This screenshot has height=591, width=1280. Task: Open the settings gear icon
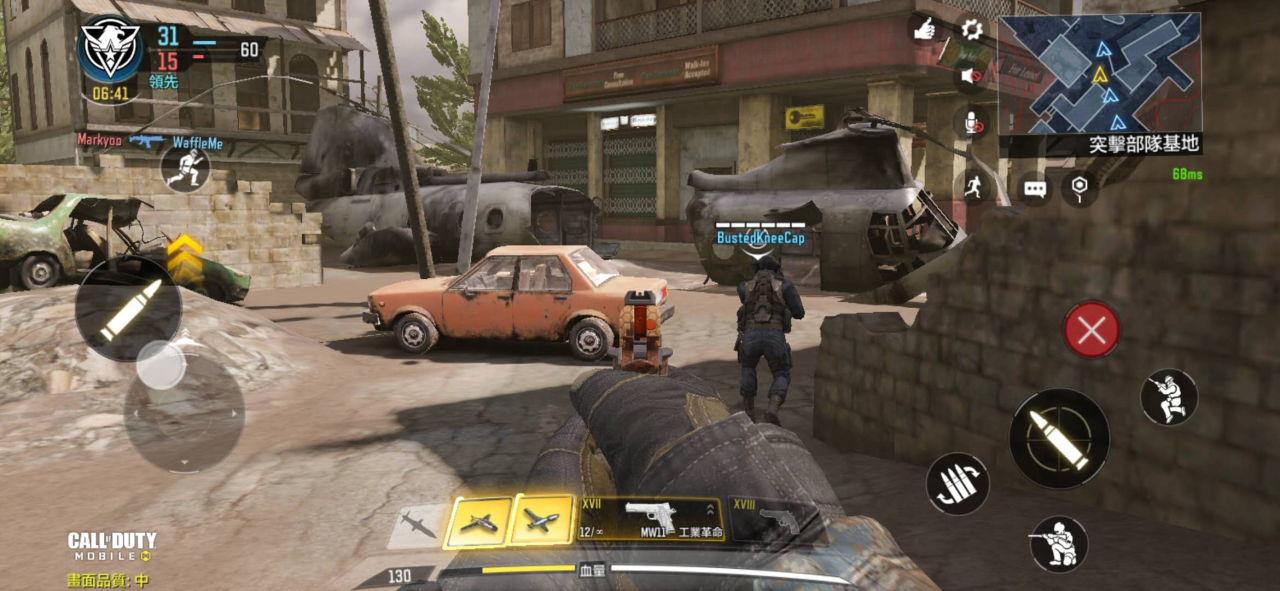point(971,29)
